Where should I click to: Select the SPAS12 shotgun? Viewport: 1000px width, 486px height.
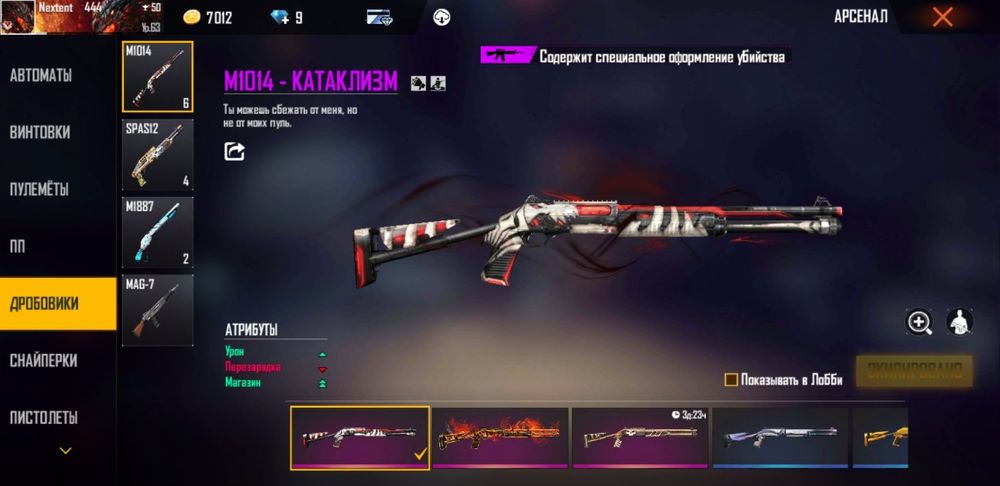(x=157, y=155)
